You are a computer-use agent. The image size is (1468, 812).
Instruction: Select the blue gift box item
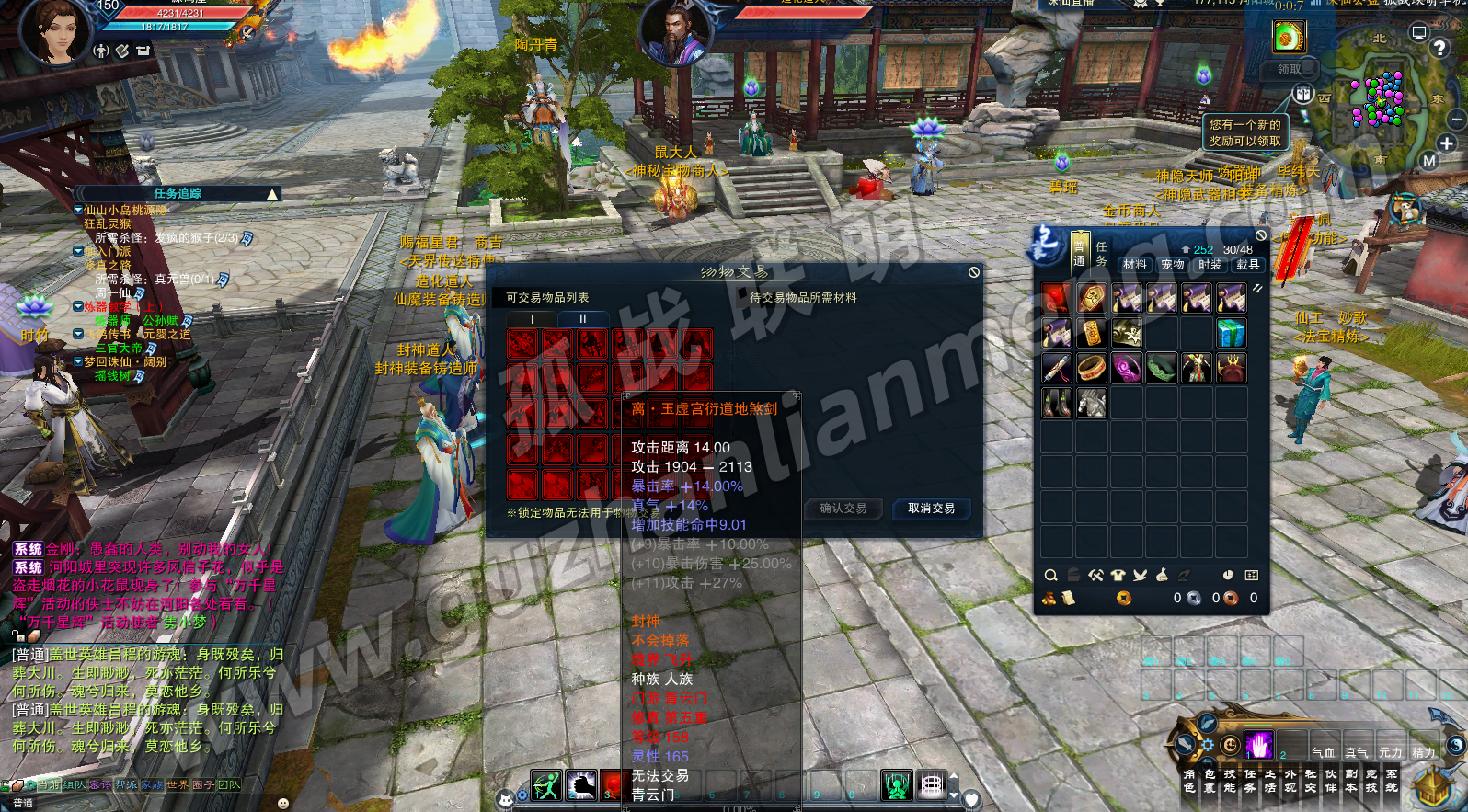click(1231, 333)
